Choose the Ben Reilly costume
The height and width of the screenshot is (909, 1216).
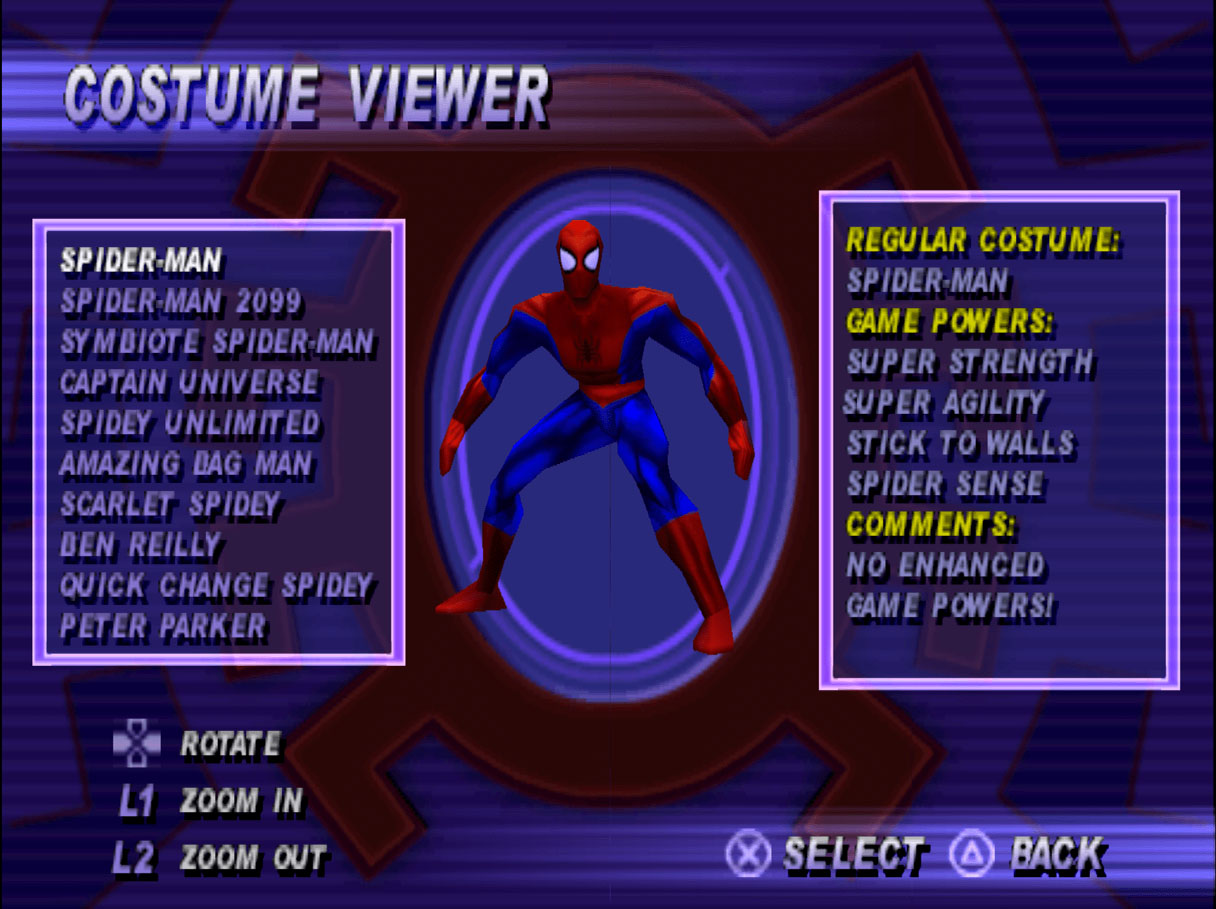[x=140, y=546]
